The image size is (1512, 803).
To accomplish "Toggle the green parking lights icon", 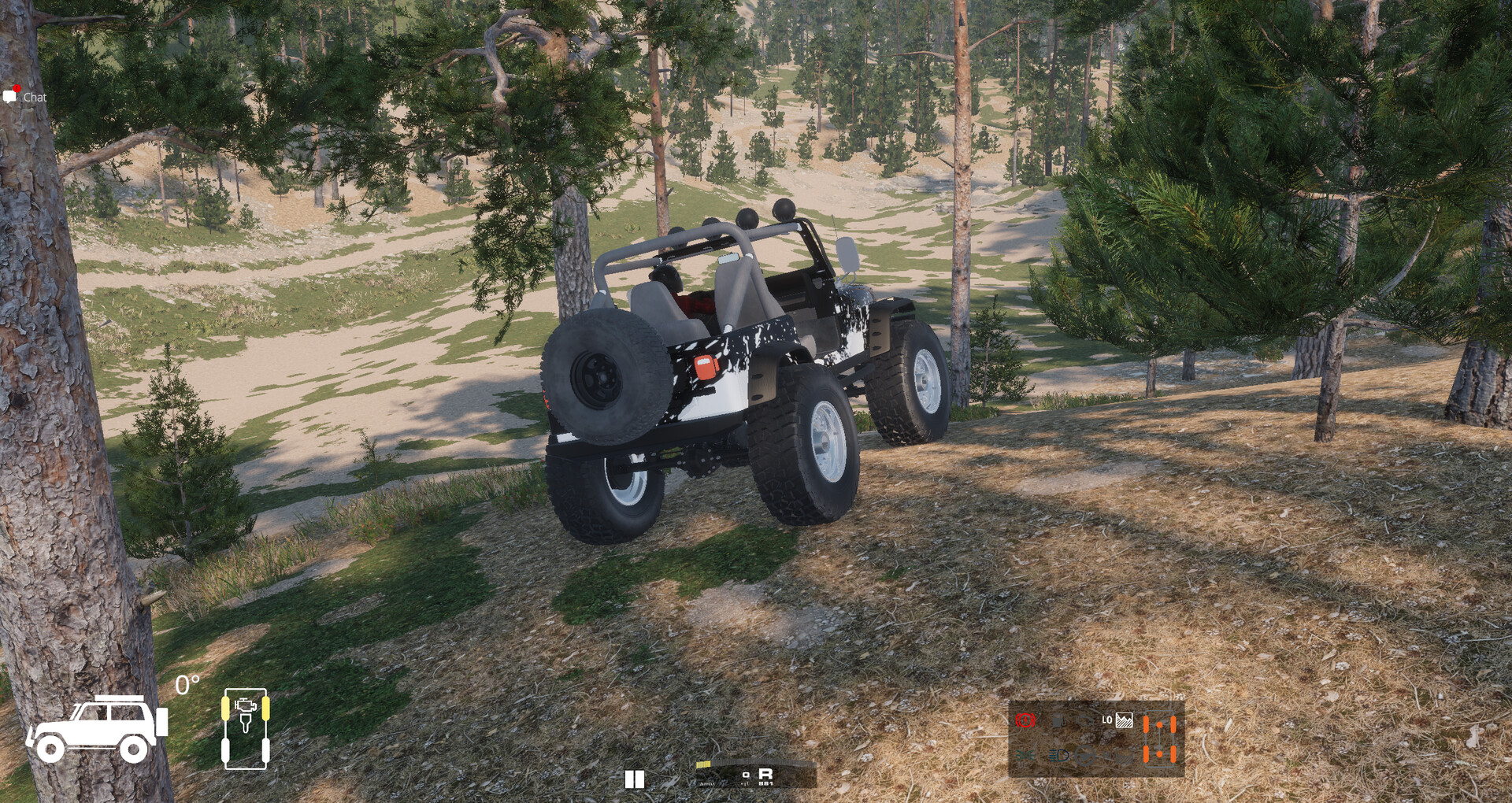I will click(1025, 755).
